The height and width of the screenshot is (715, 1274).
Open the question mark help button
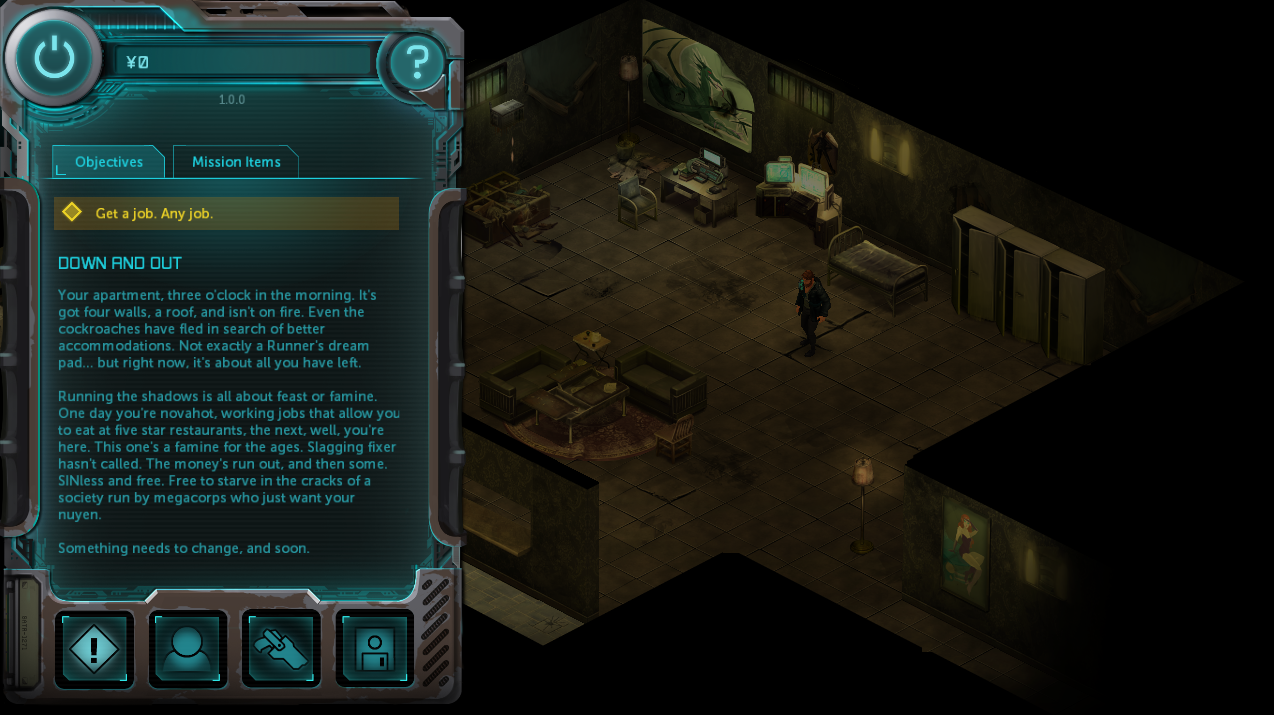click(x=416, y=64)
